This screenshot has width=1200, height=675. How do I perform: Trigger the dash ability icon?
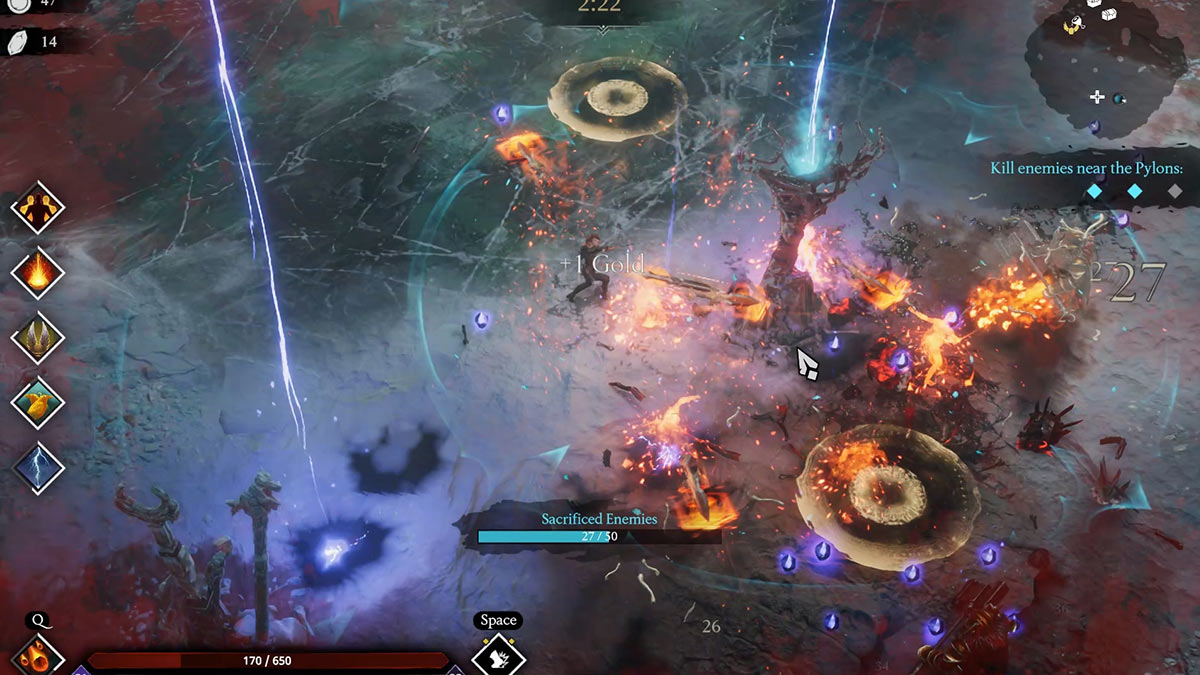[x=498, y=657]
